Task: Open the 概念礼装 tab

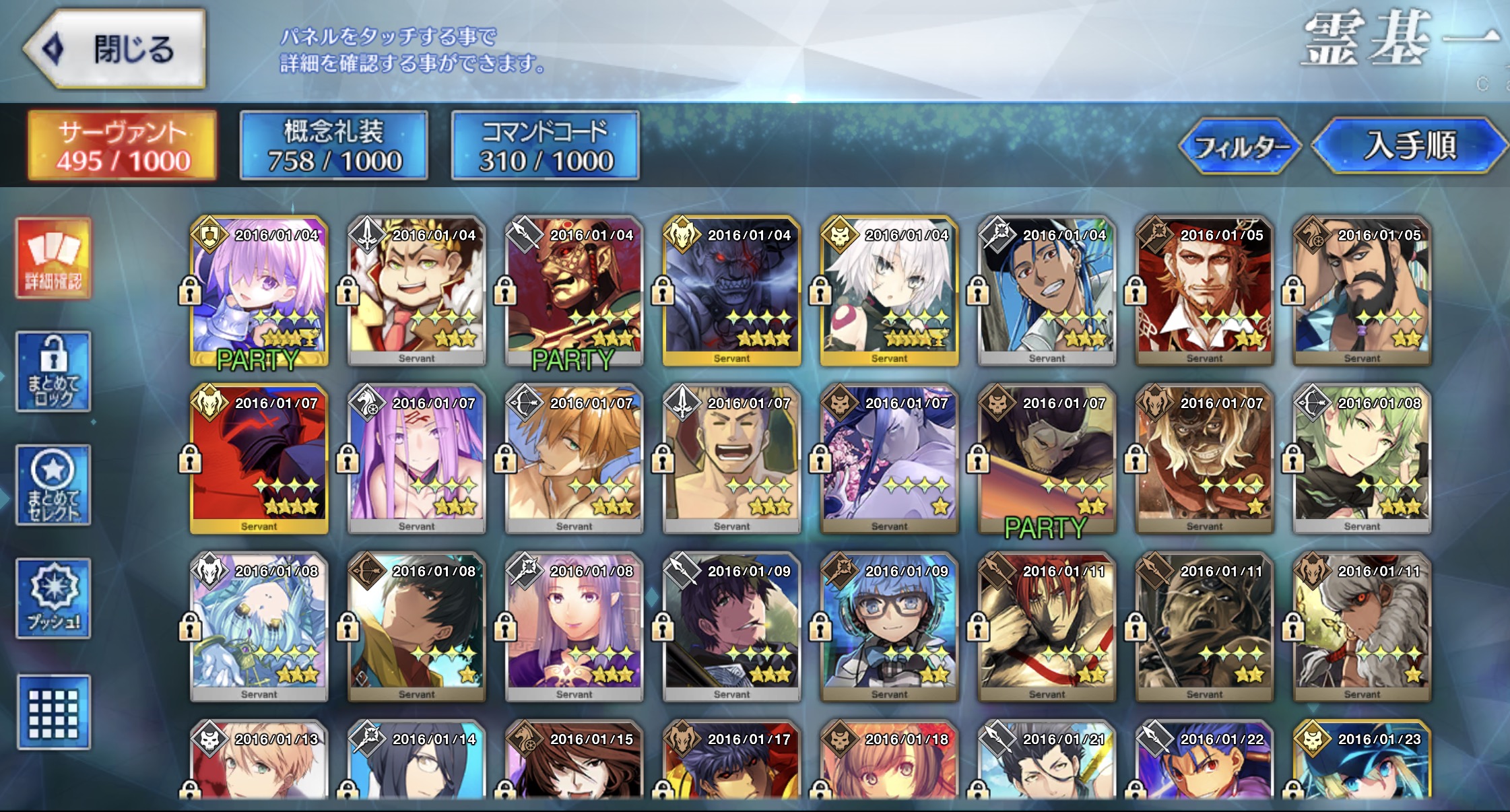Action: (334, 145)
